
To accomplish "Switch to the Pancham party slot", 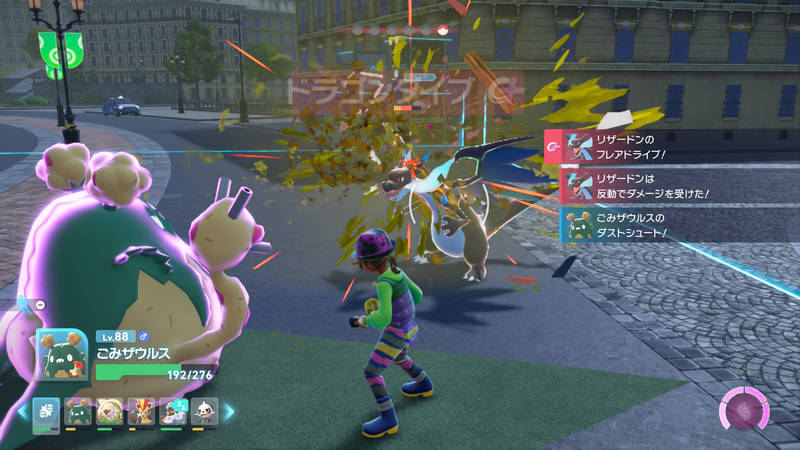I will click(205, 411).
